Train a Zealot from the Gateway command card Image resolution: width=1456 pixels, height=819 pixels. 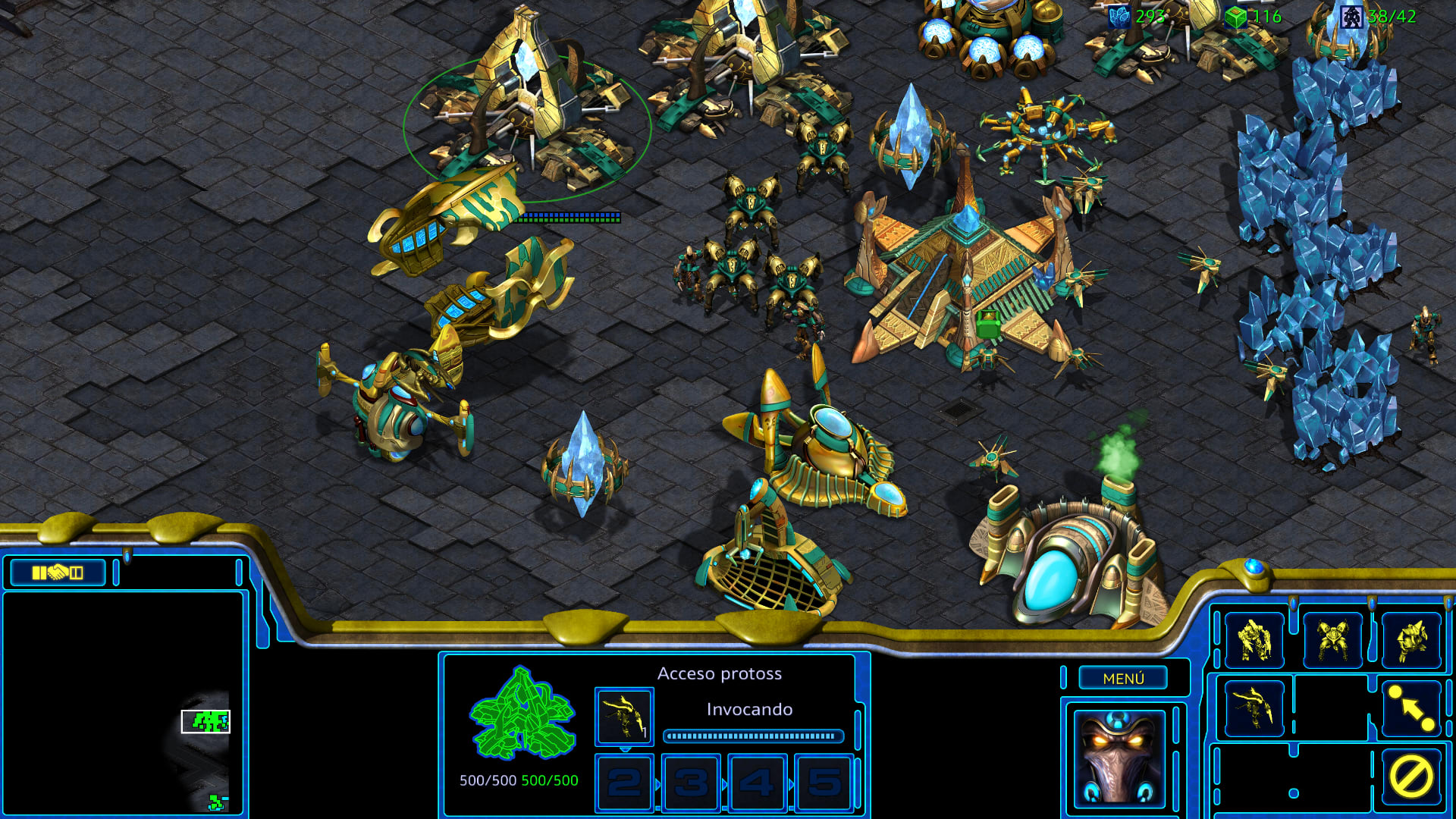click(x=1255, y=641)
